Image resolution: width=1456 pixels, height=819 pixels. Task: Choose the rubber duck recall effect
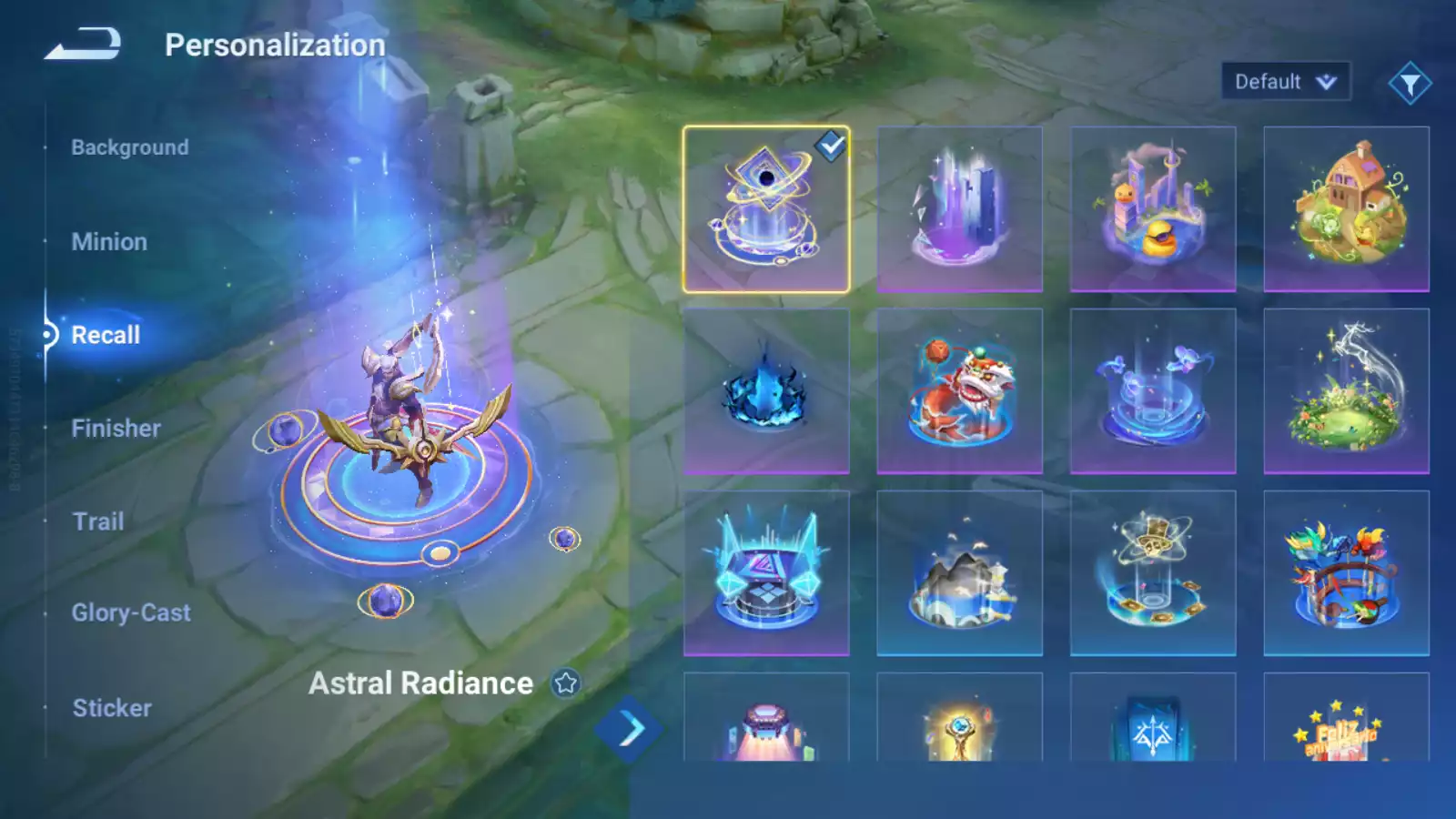tap(1153, 209)
